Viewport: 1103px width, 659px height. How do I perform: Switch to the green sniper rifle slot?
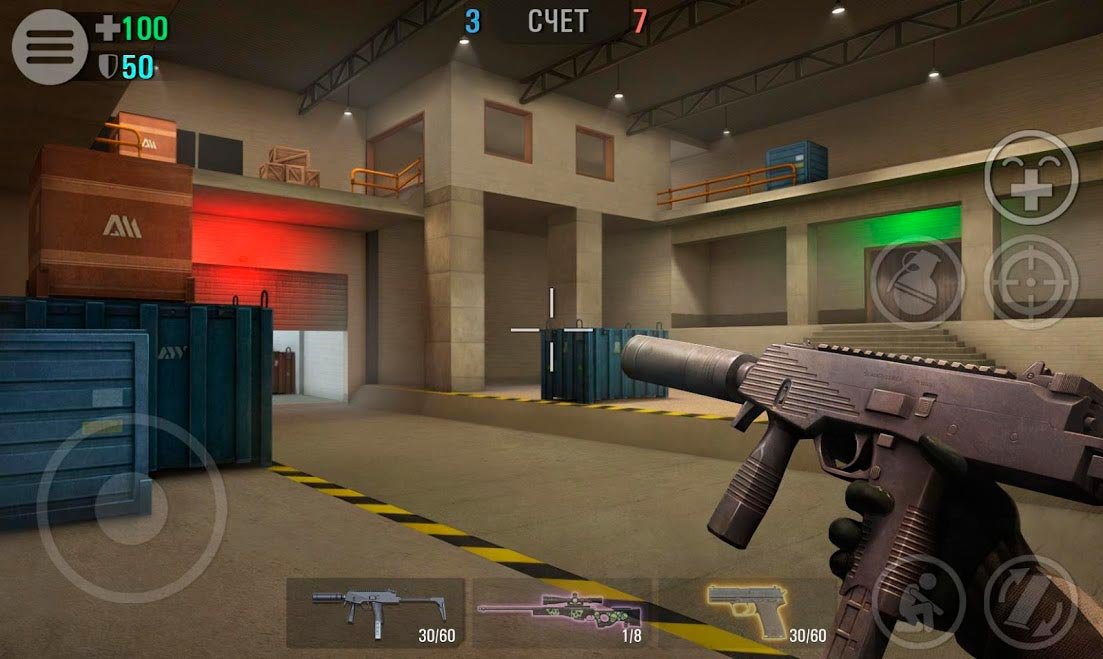561,612
